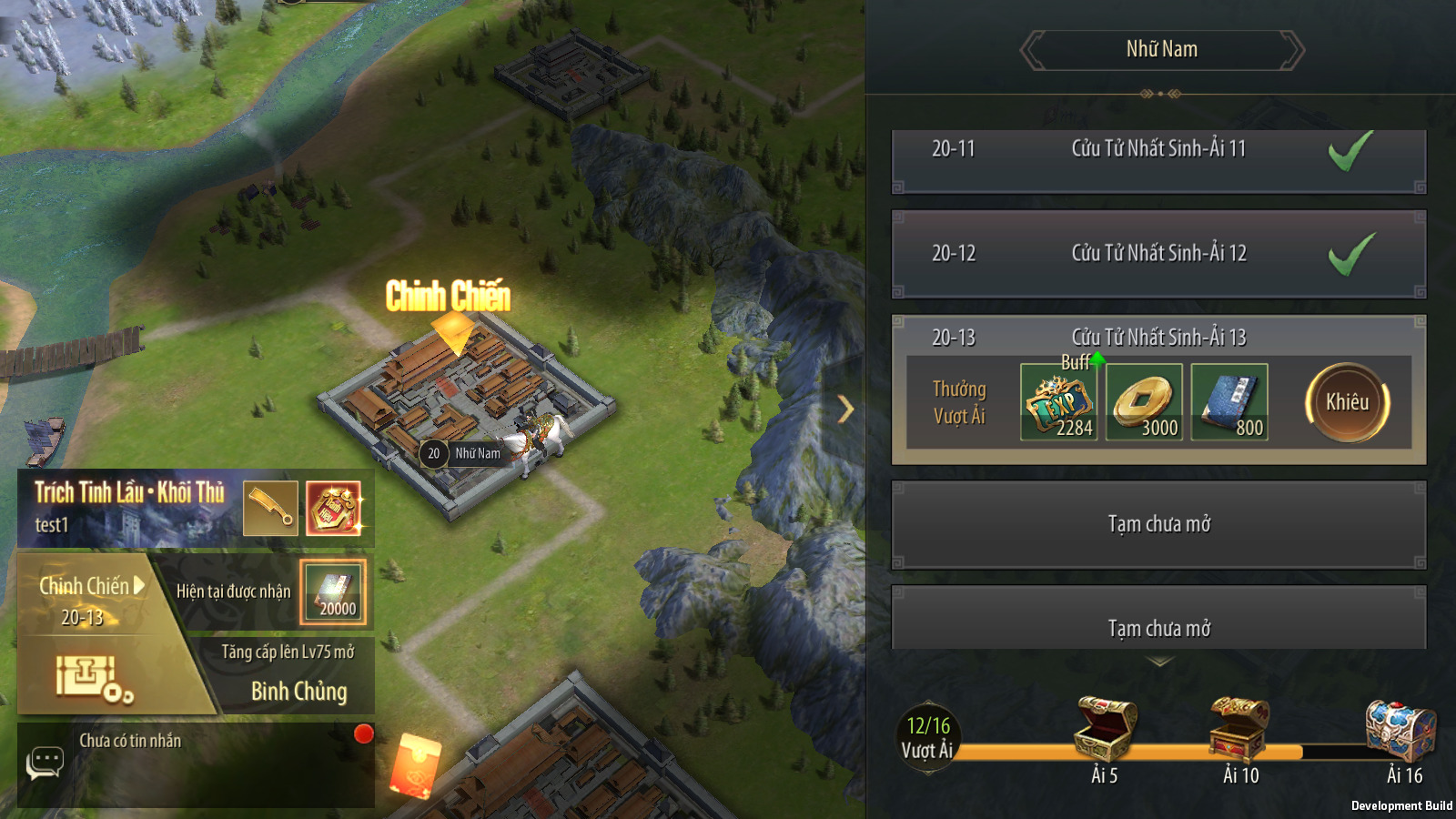Image resolution: width=1456 pixels, height=819 pixels.
Task: Claim the 20000 currently available reward
Action: [x=333, y=592]
